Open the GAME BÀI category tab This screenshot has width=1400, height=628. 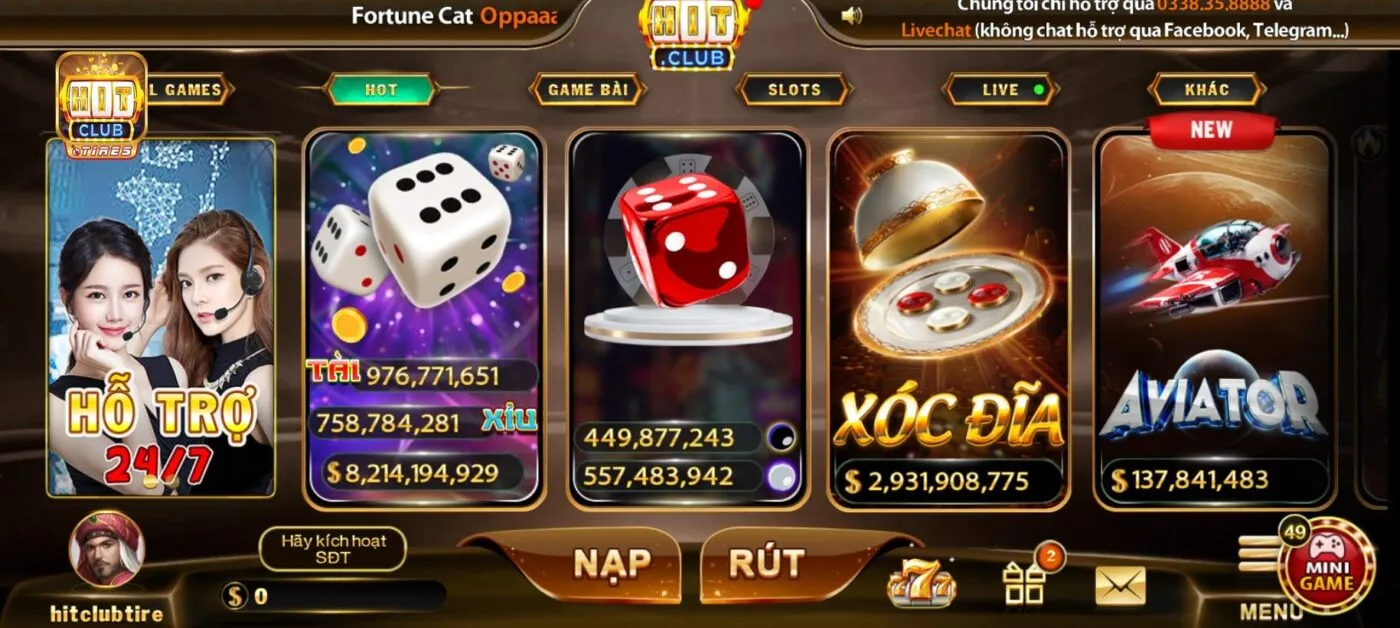pyautogui.click(x=587, y=89)
